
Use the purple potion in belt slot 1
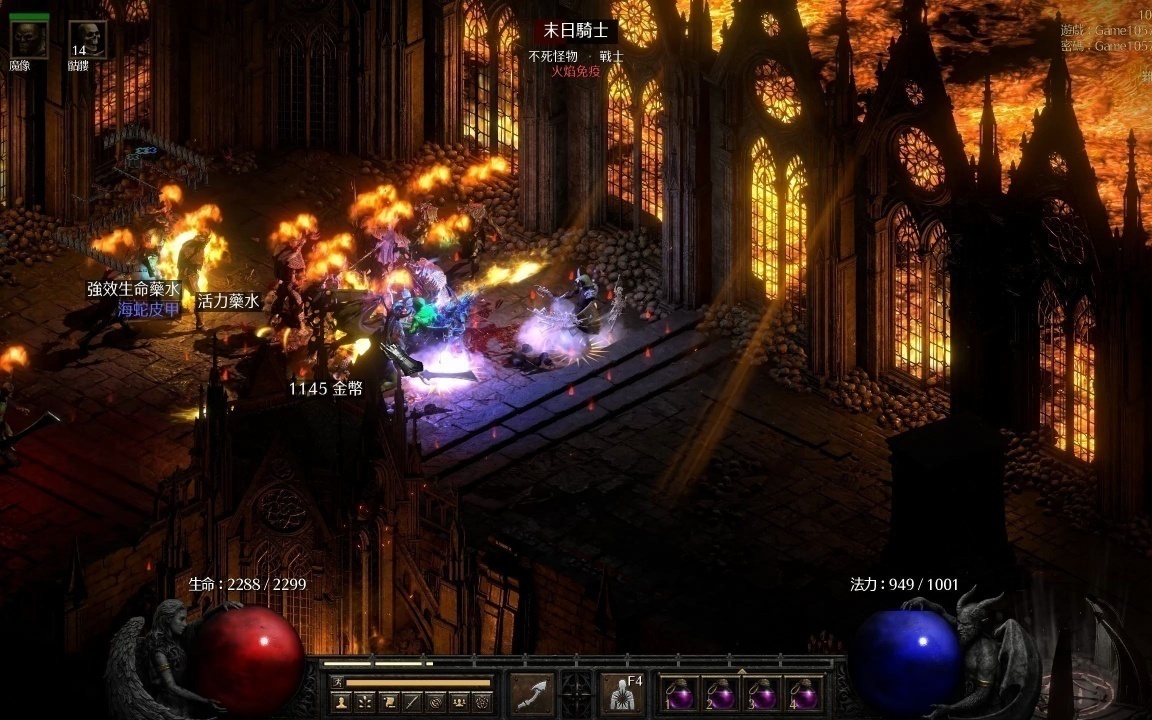[681, 694]
